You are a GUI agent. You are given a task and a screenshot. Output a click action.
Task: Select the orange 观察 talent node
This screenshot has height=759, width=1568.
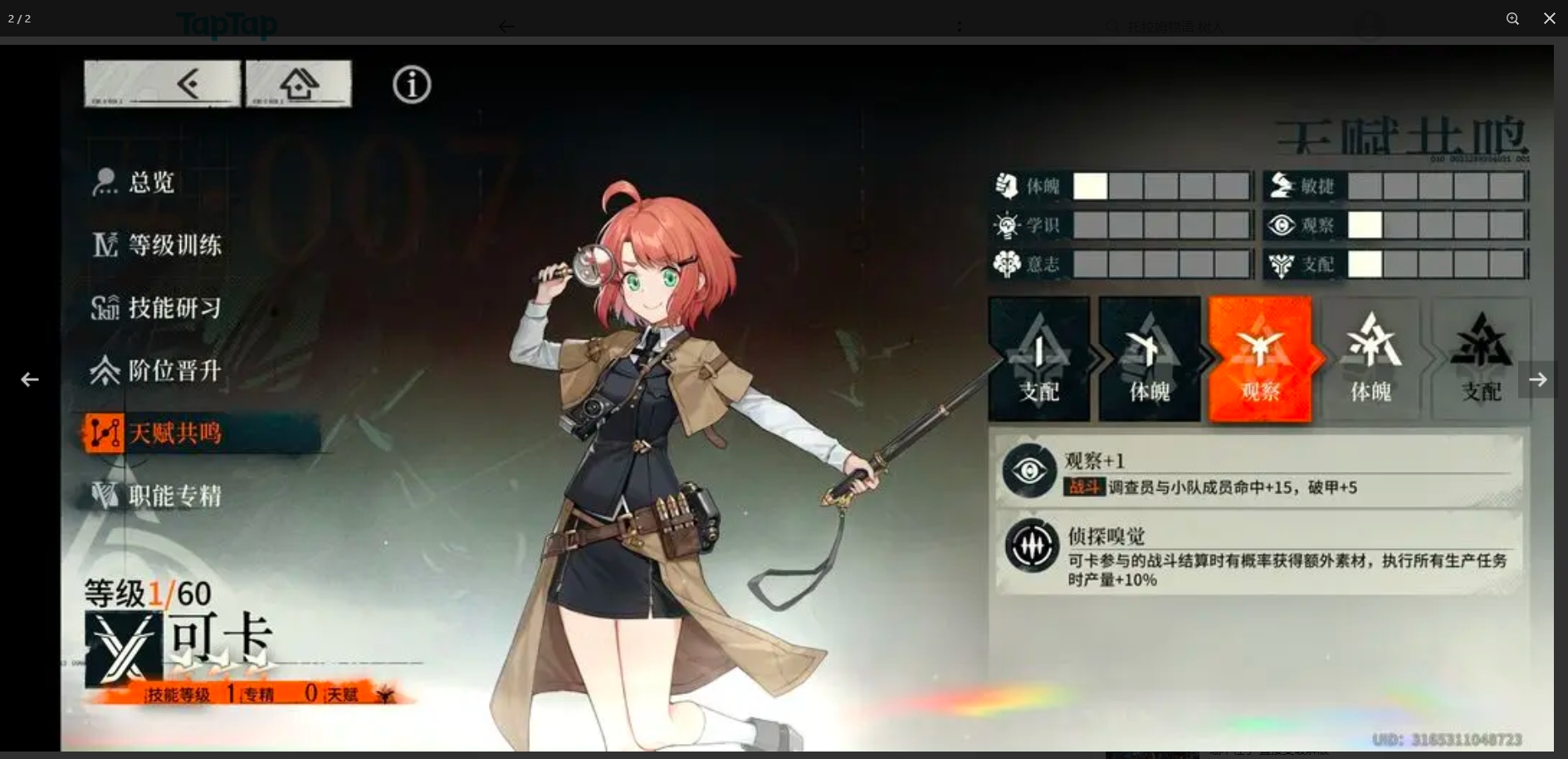[x=1260, y=360]
